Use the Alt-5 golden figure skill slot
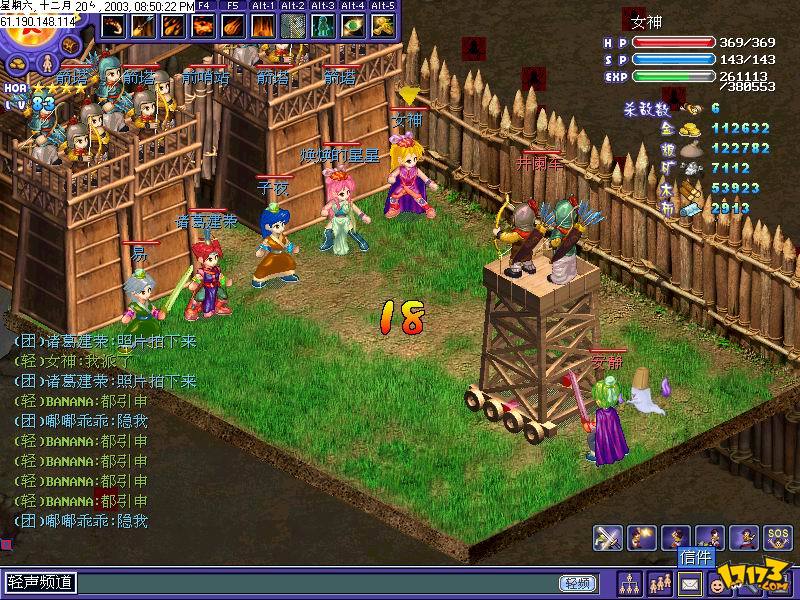Screen dimensions: 800x600 [384, 25]
